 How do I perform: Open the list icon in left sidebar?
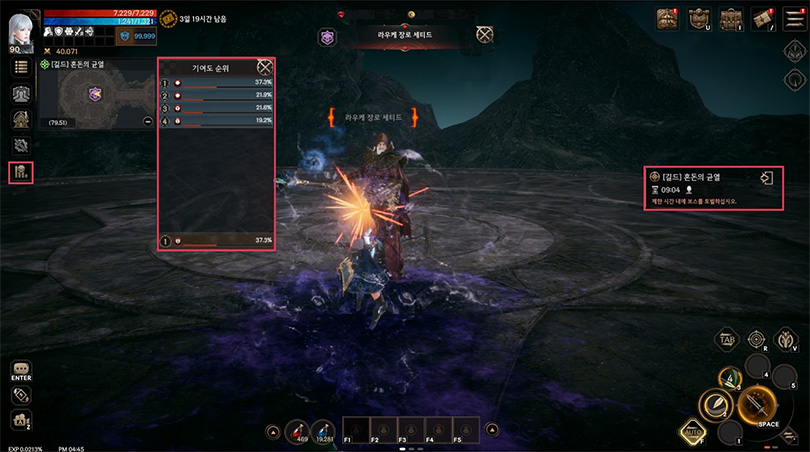pyautogui.click(x=20, y=67)
